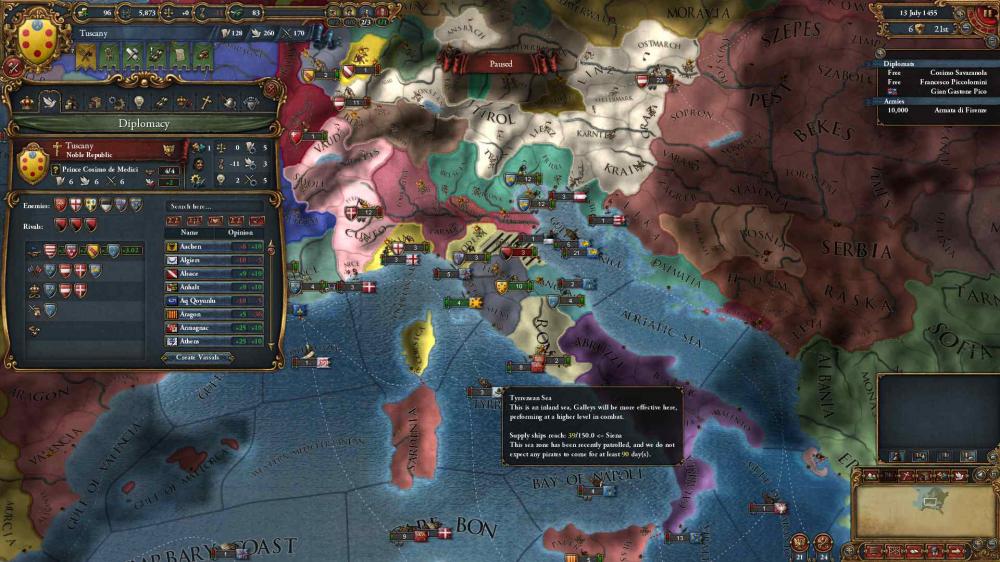This screenshot has width=1000, height=562.
Task: Open the lightbulb ideas tab
Action: pyautogui.click(x=137, y=102)
